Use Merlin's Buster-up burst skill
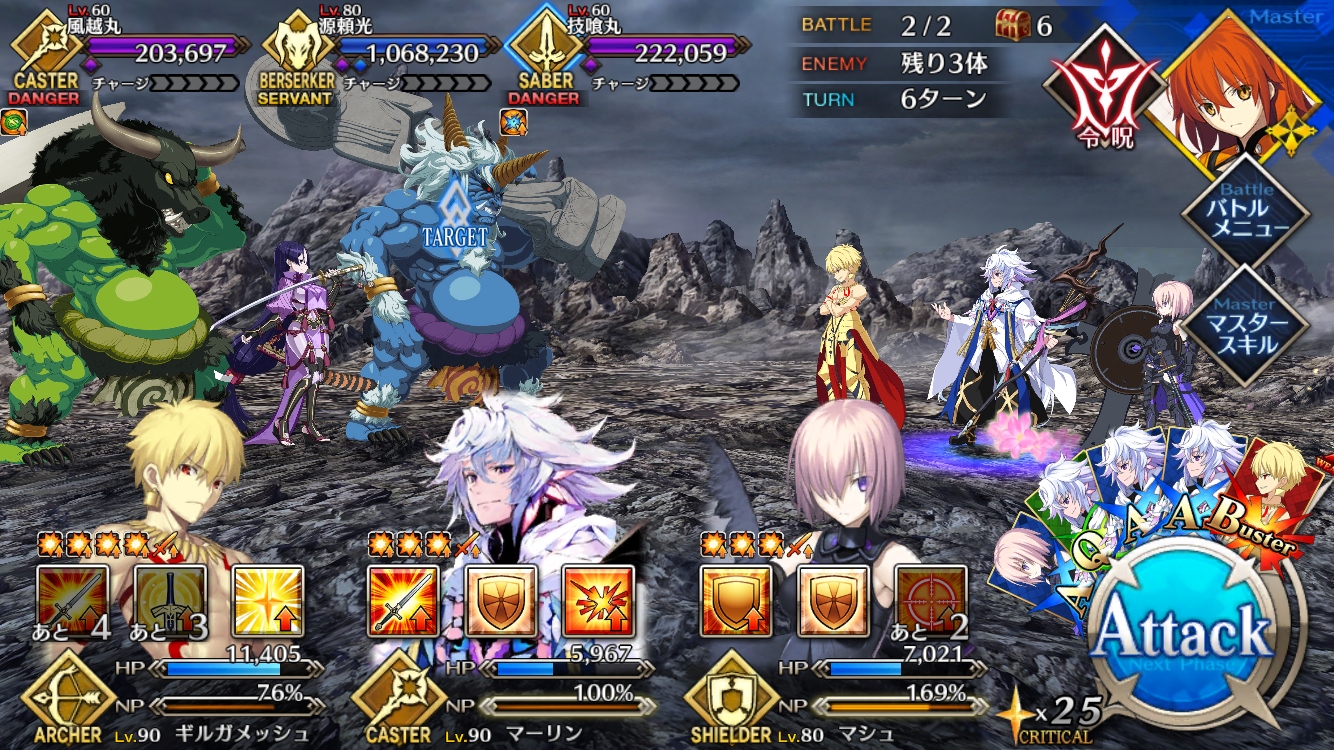Screen dimensions: 1334x750 point(598,600)
